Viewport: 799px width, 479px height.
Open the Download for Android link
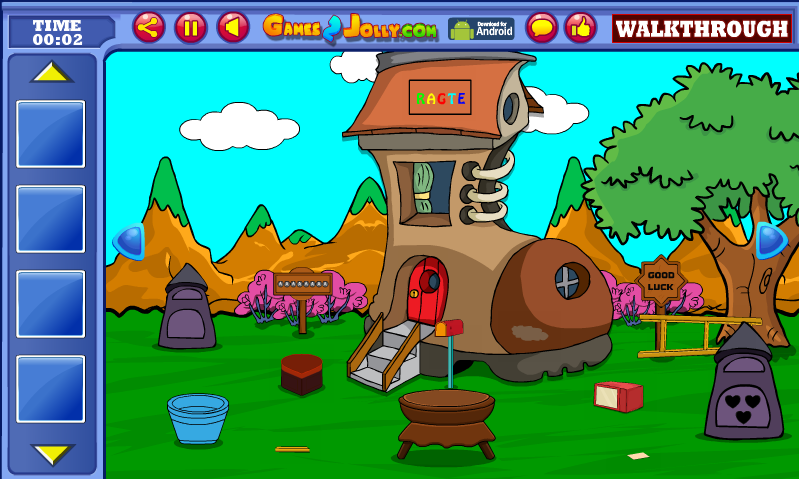[481, 28]
